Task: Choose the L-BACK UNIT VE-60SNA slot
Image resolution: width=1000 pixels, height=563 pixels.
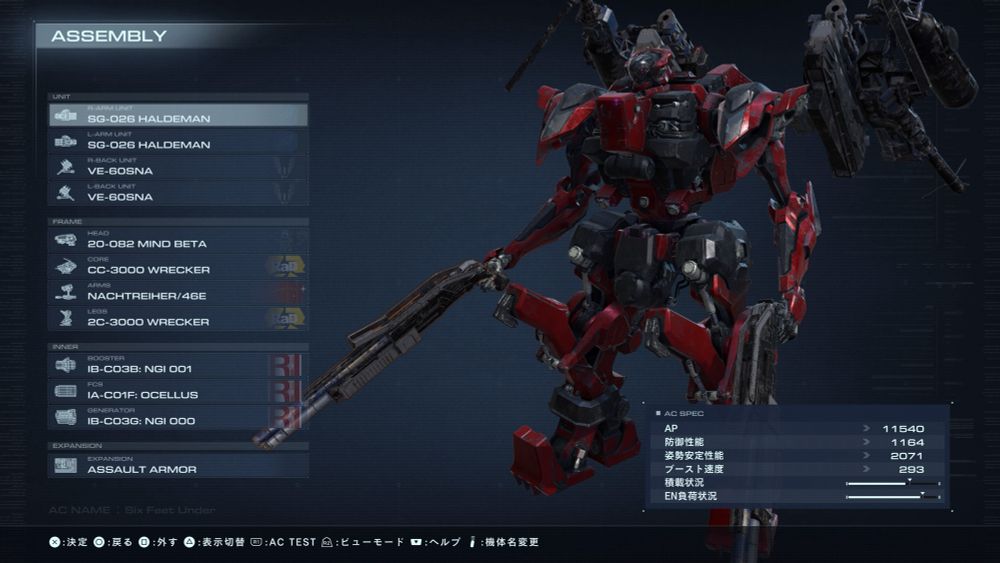Action: 178,193
